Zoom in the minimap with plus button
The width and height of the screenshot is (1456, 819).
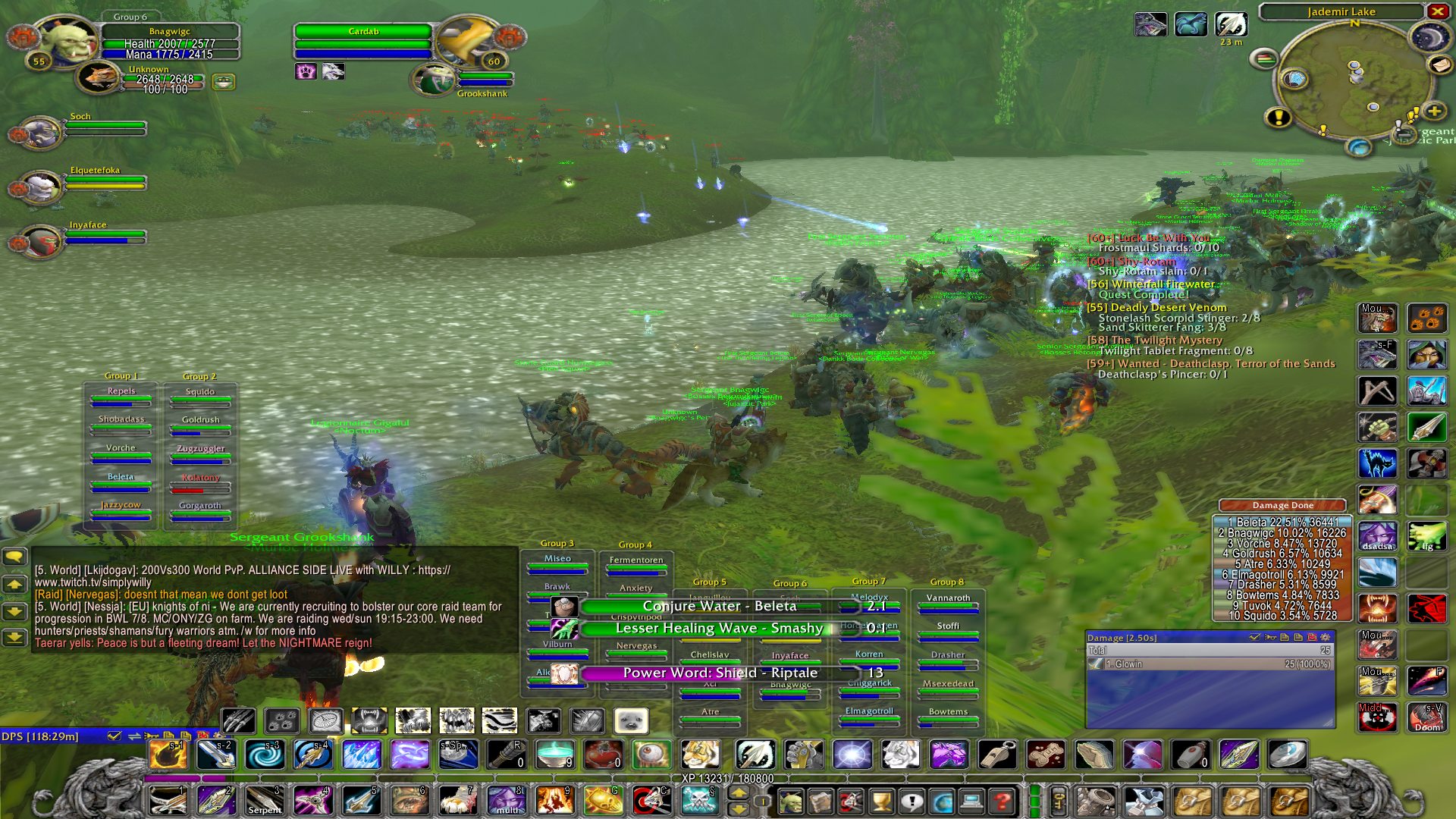[1434, 111]
